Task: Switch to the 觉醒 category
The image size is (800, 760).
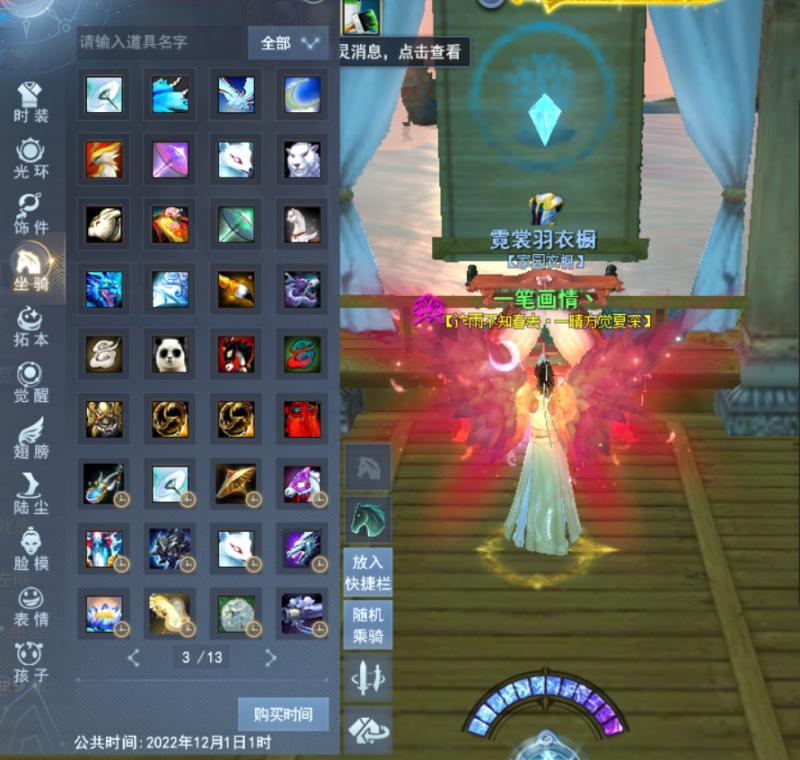Action: pyautogui.click(x=31, y=383)
